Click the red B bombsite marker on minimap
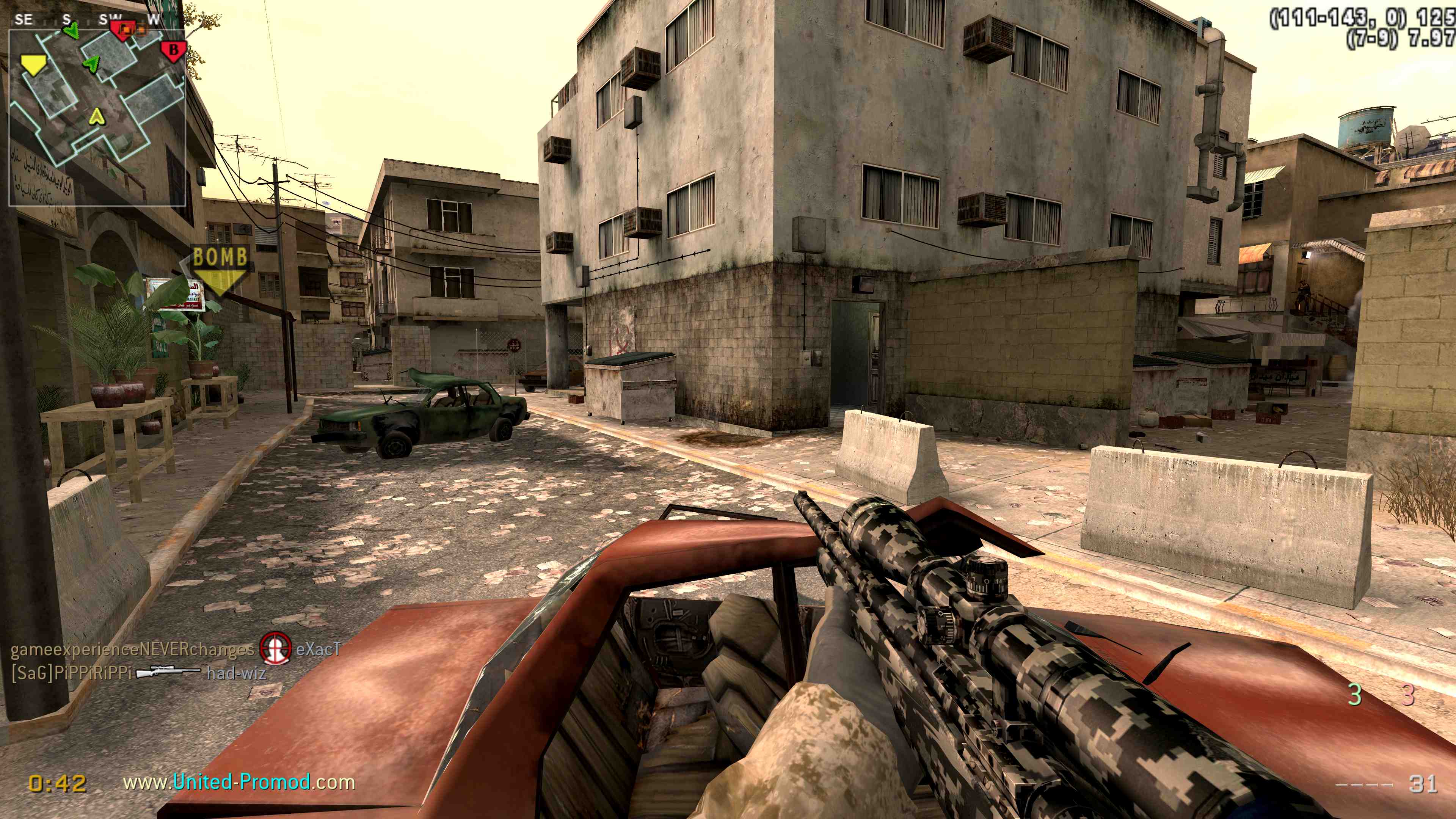The image size is (1456, 819). click(x=174, y=50)
